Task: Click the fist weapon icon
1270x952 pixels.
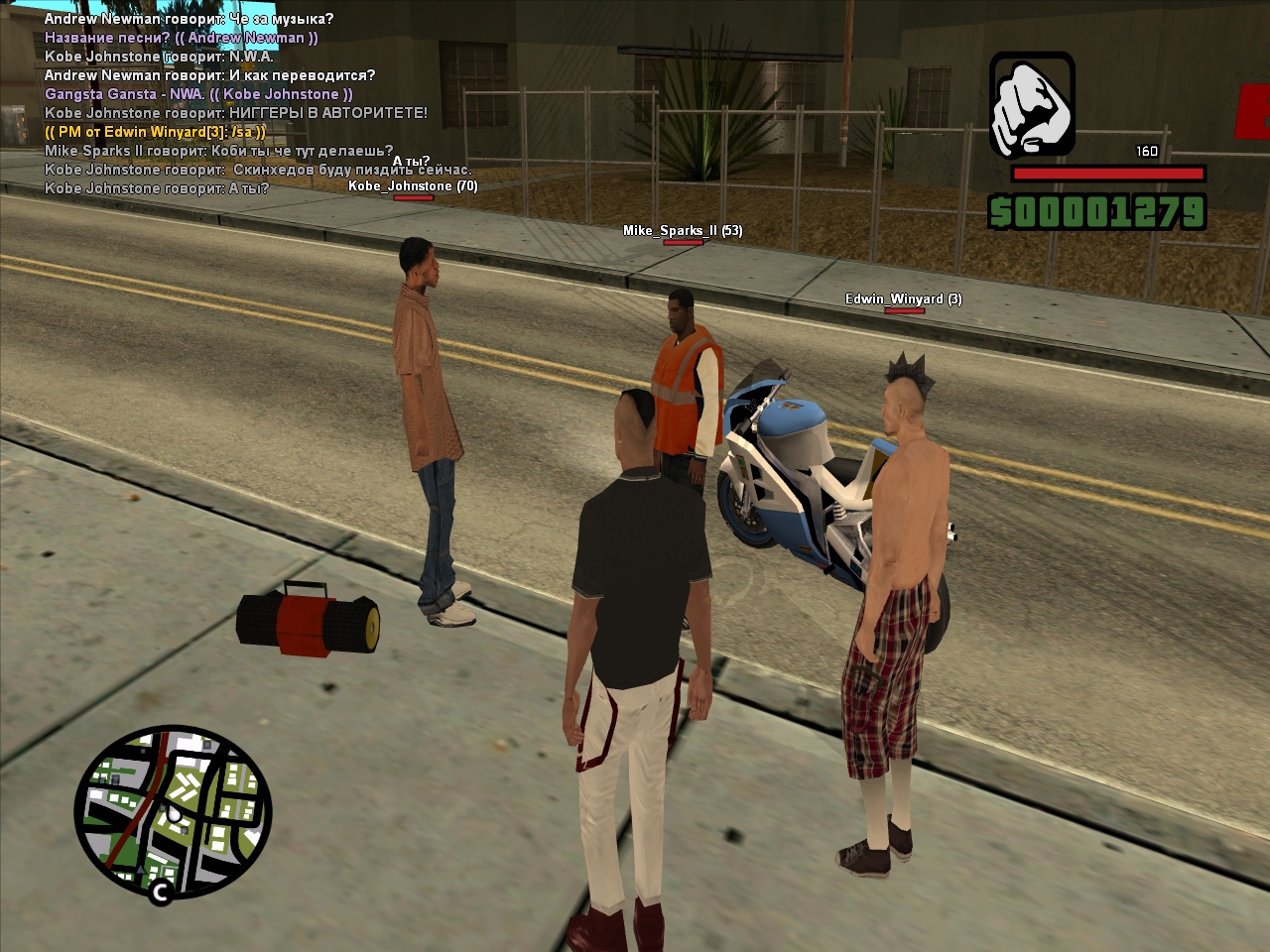Action: tap(1032, 104)
